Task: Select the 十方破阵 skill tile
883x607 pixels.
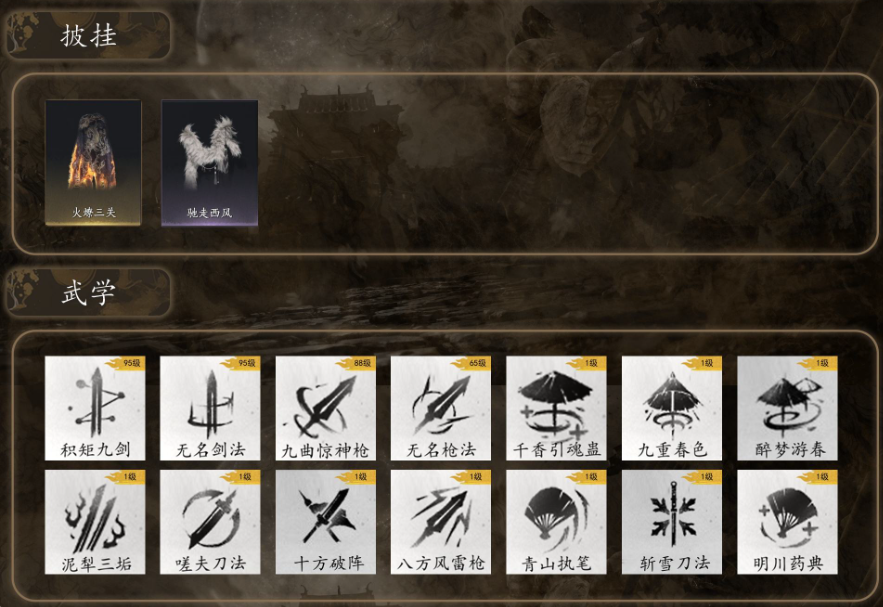Action: pyautogui.click(x=325, y=522)
